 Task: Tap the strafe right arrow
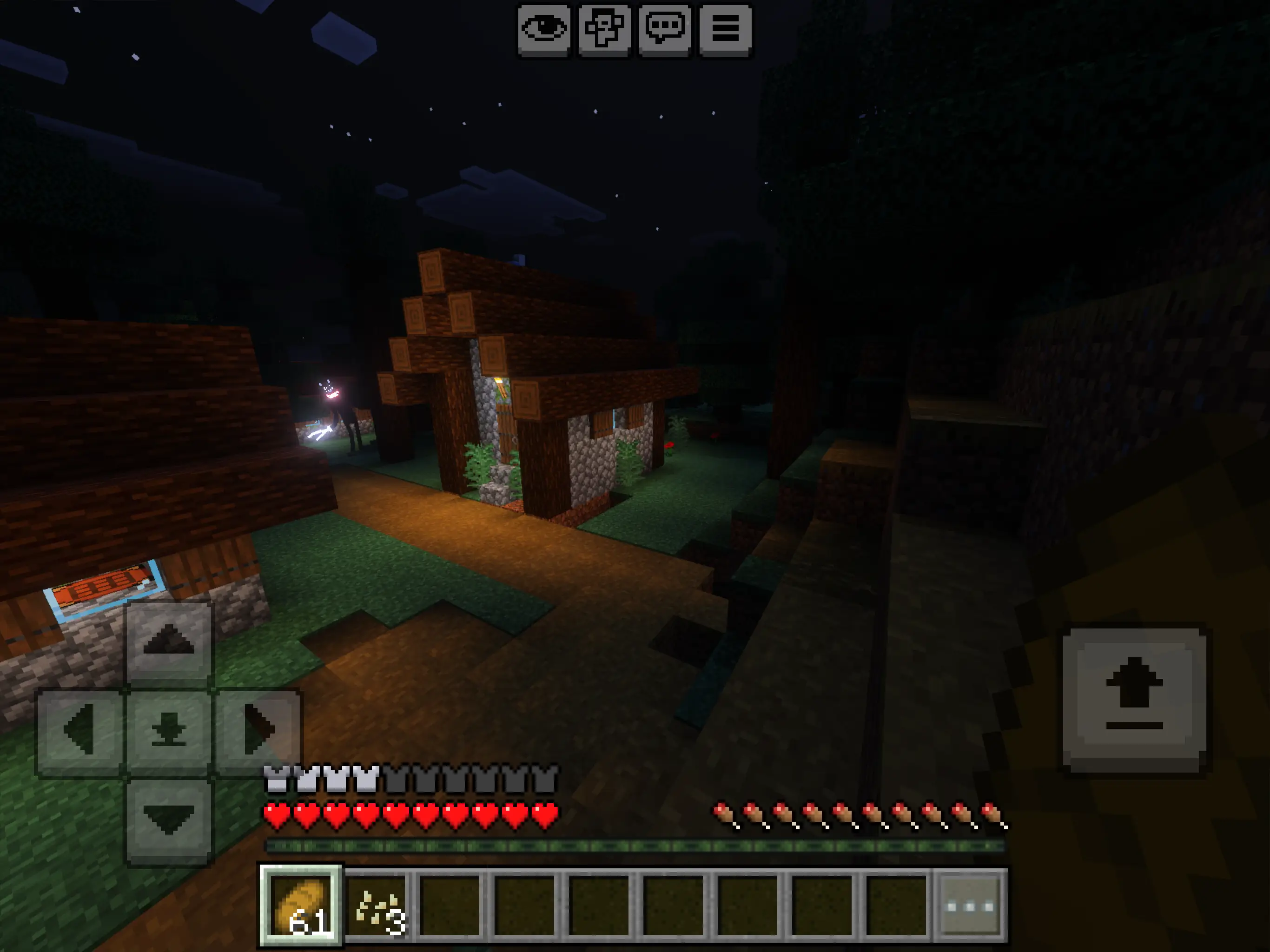point(257,730)
